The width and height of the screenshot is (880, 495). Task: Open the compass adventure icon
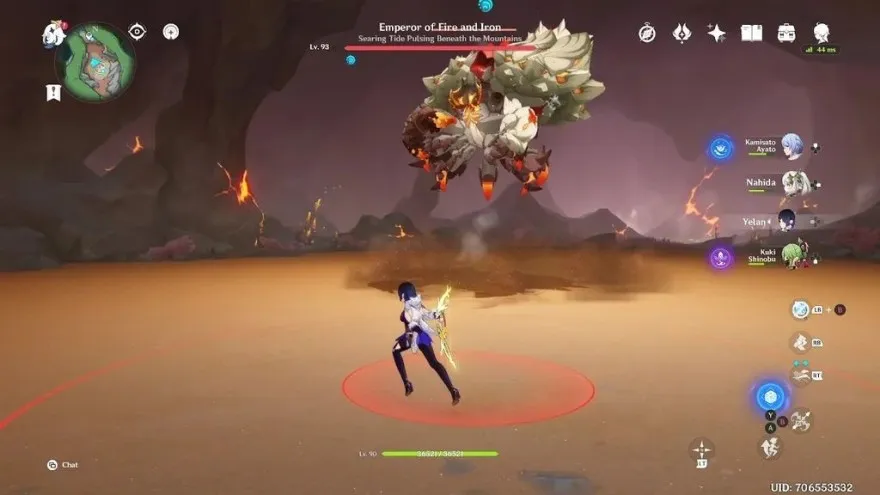click(647, 33)
